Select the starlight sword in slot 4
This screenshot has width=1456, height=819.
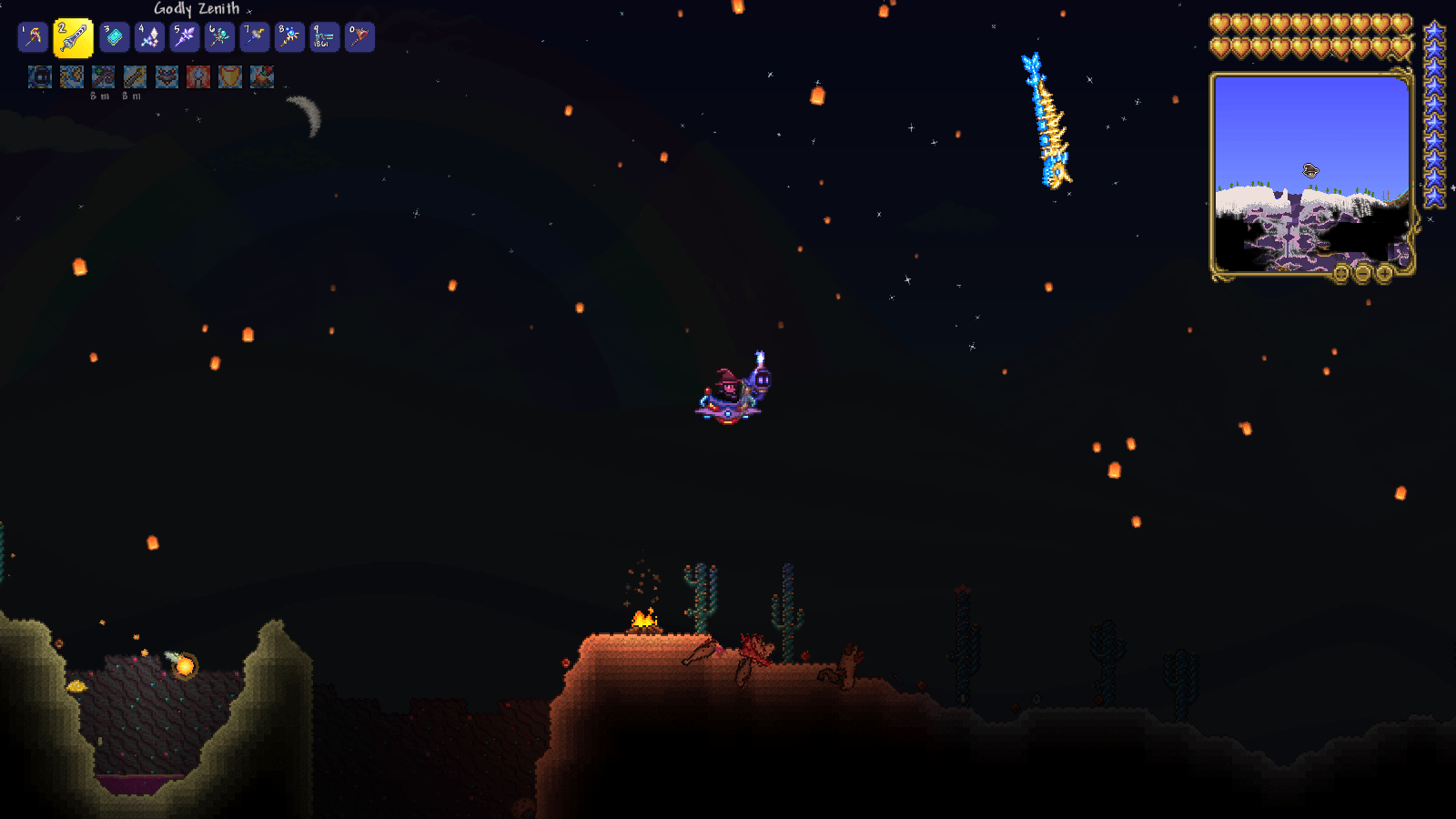point(147,36)
